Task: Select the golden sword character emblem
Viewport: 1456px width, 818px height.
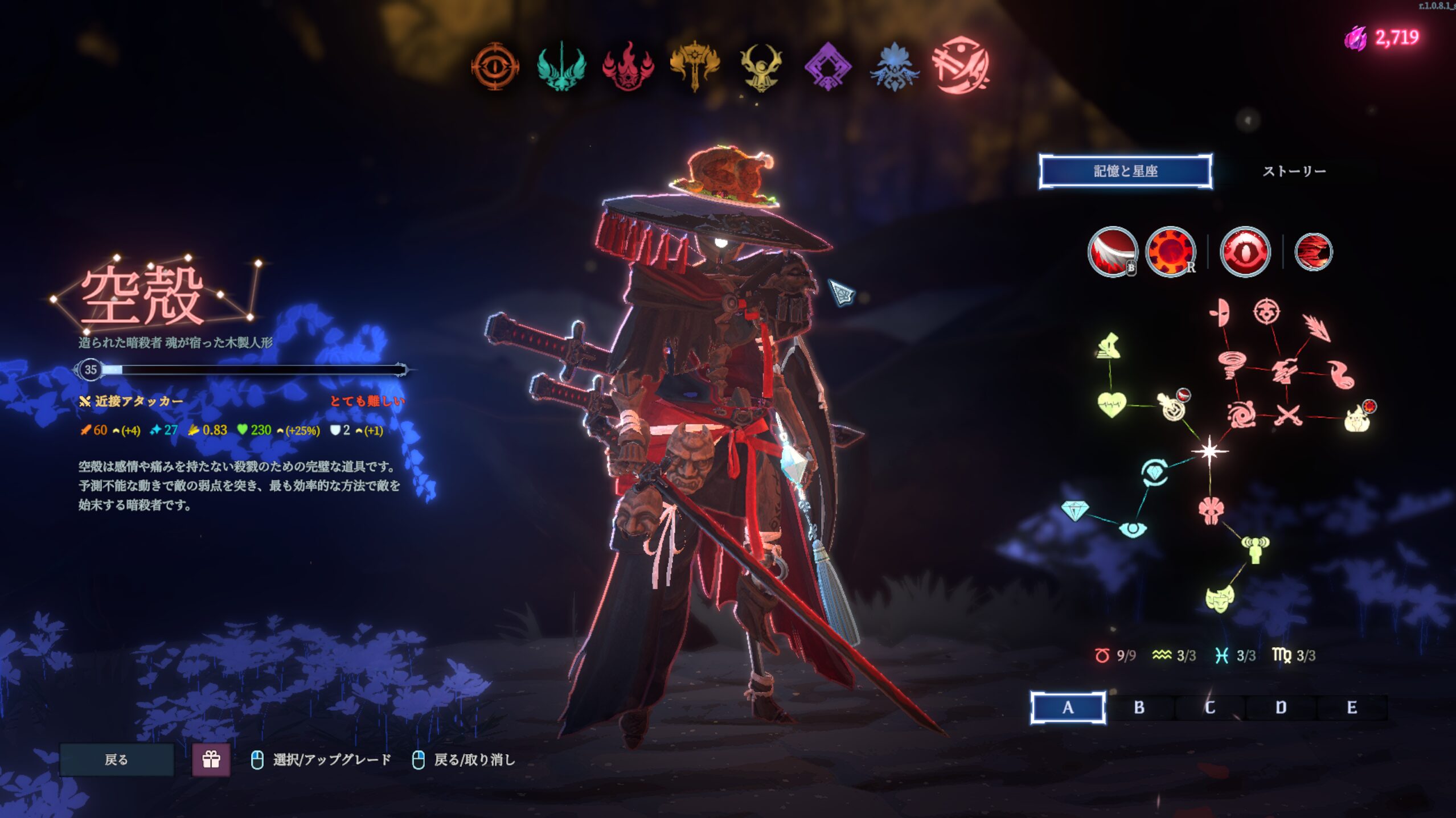Action: (695, 67)
